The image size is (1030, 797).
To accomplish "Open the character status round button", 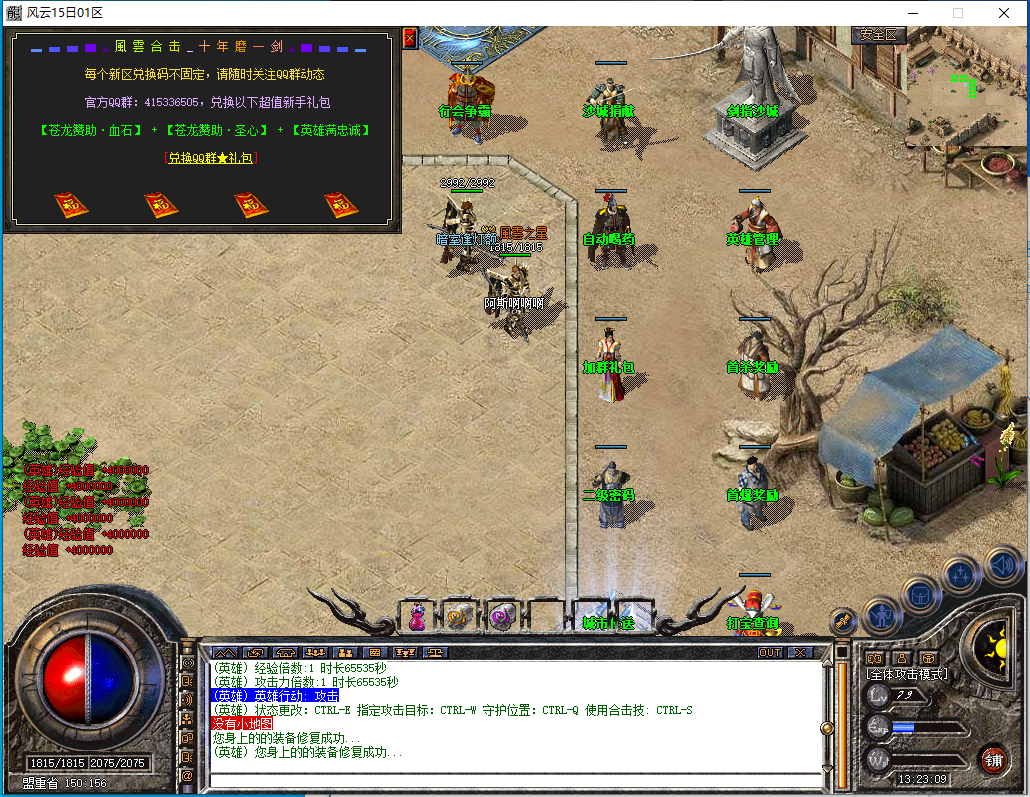I will coord(883,612).
